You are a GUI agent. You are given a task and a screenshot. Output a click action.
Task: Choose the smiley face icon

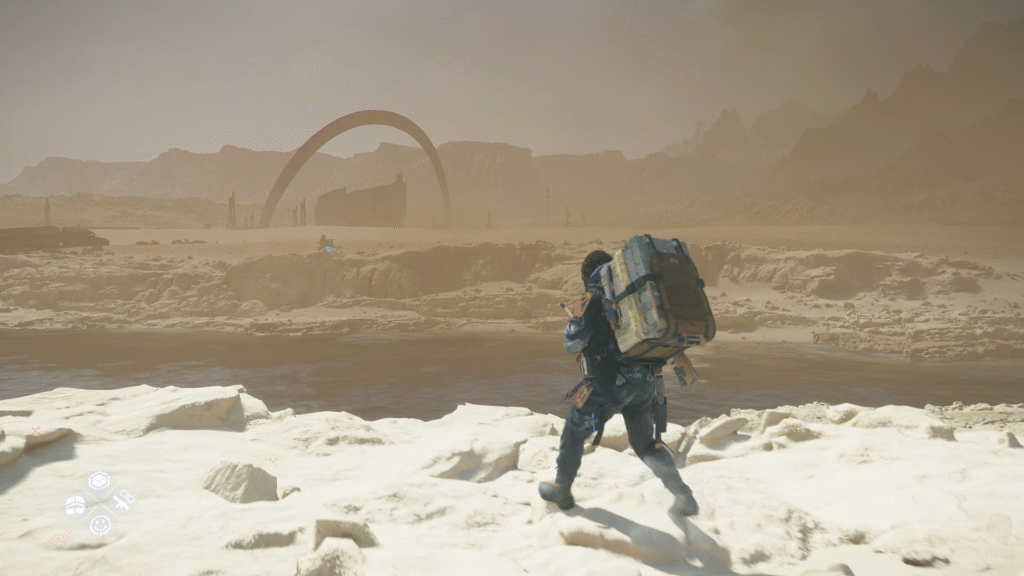click(99, 523)
